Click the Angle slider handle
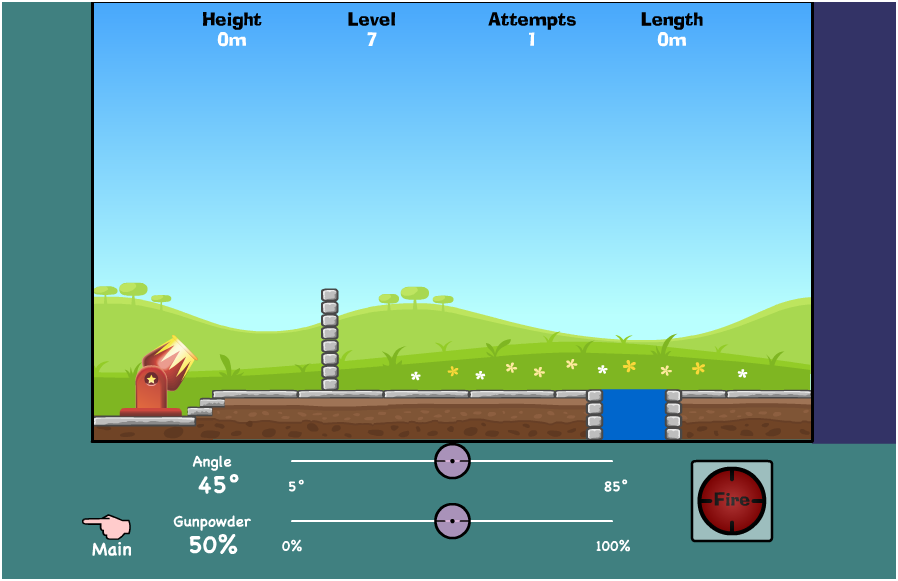Screen dimensions: 898x581 pos(452,461)
